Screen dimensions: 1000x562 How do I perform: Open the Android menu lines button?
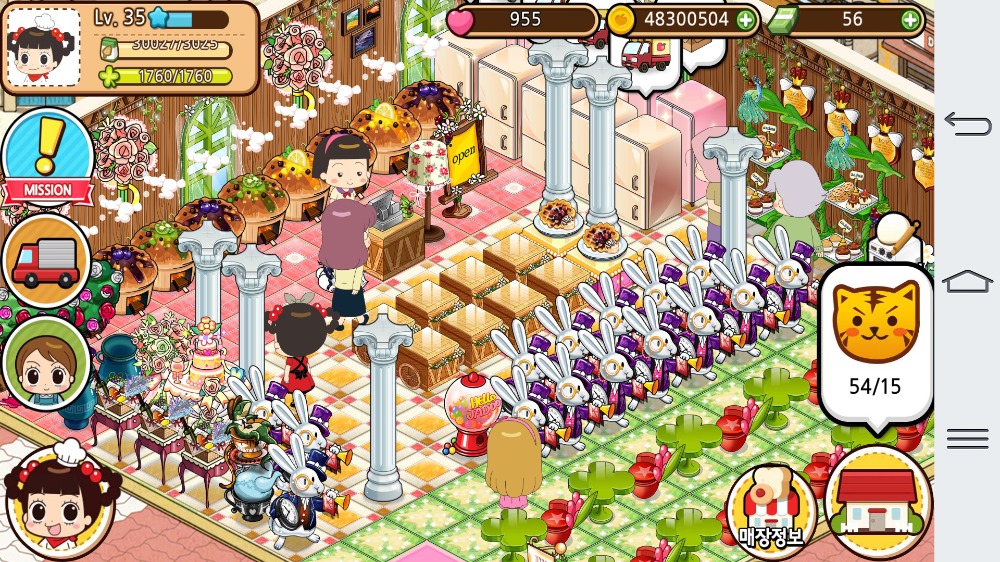(x=967, y=438)
